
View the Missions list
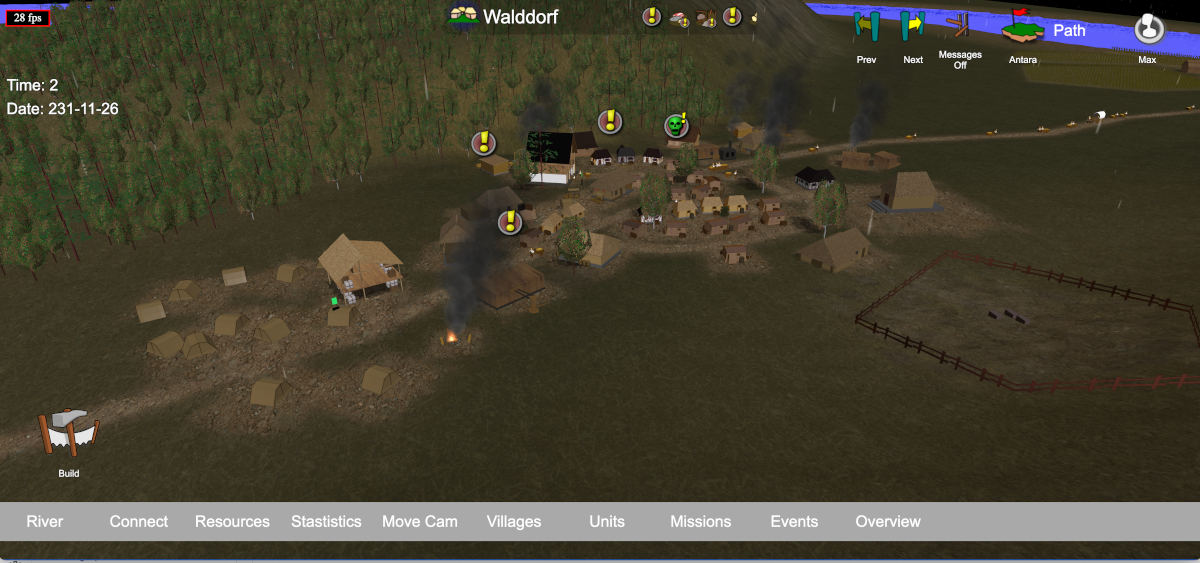pyautogui.click(x=701, y=521)
